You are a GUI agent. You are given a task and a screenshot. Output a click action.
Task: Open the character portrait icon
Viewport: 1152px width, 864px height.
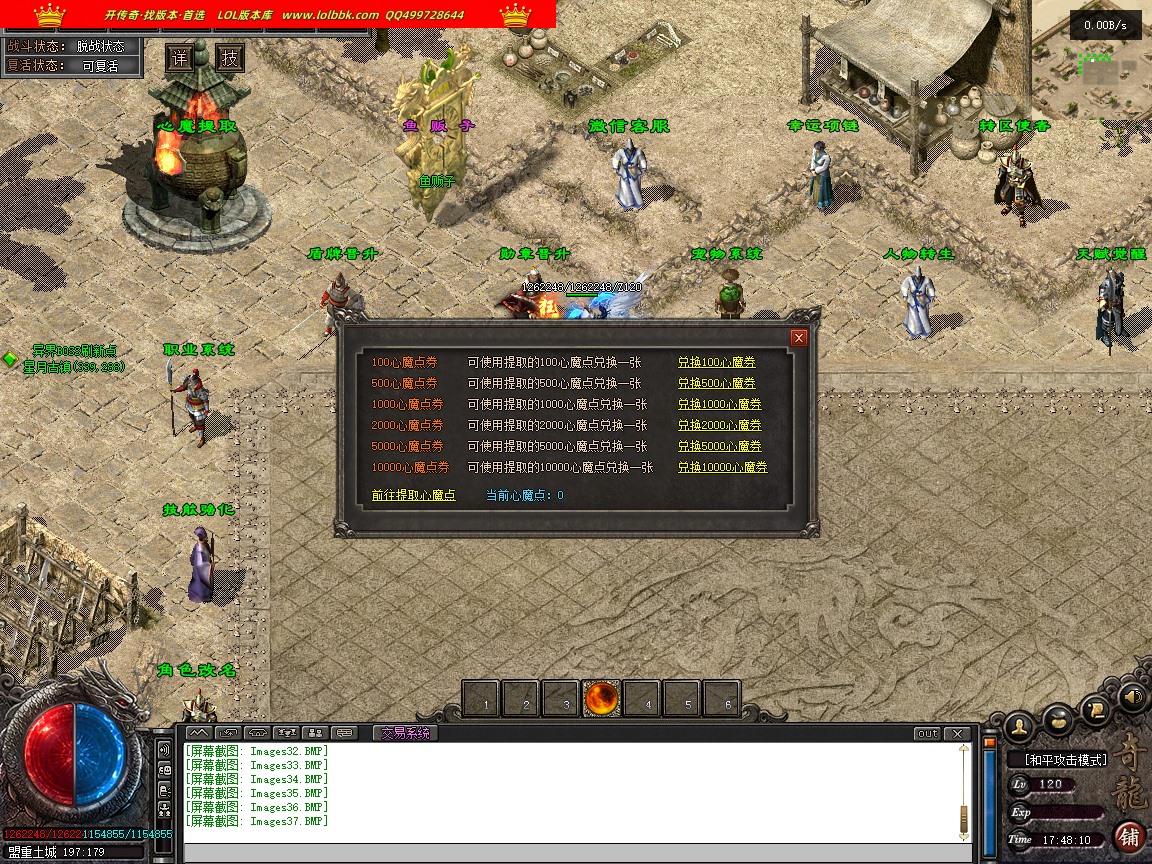[1019, 724]
